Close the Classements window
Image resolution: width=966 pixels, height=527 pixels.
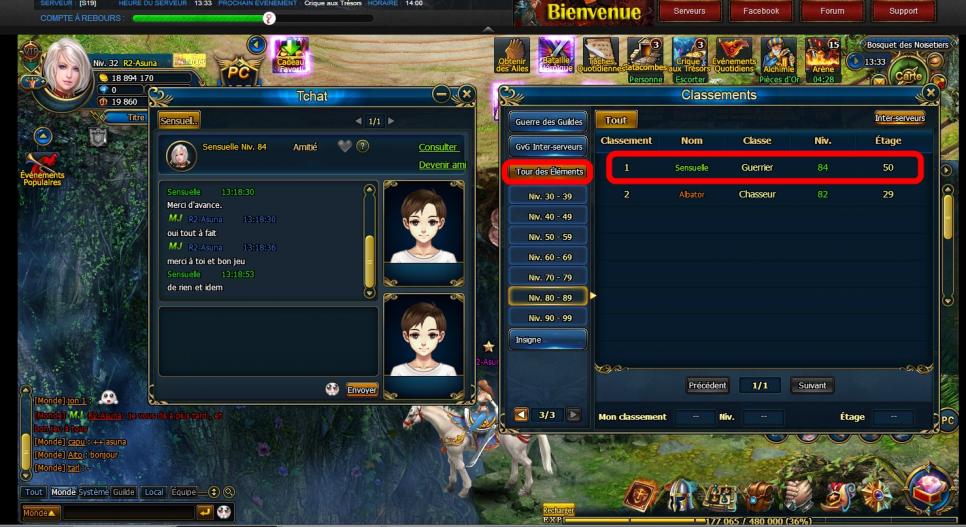tap(931, 93)
